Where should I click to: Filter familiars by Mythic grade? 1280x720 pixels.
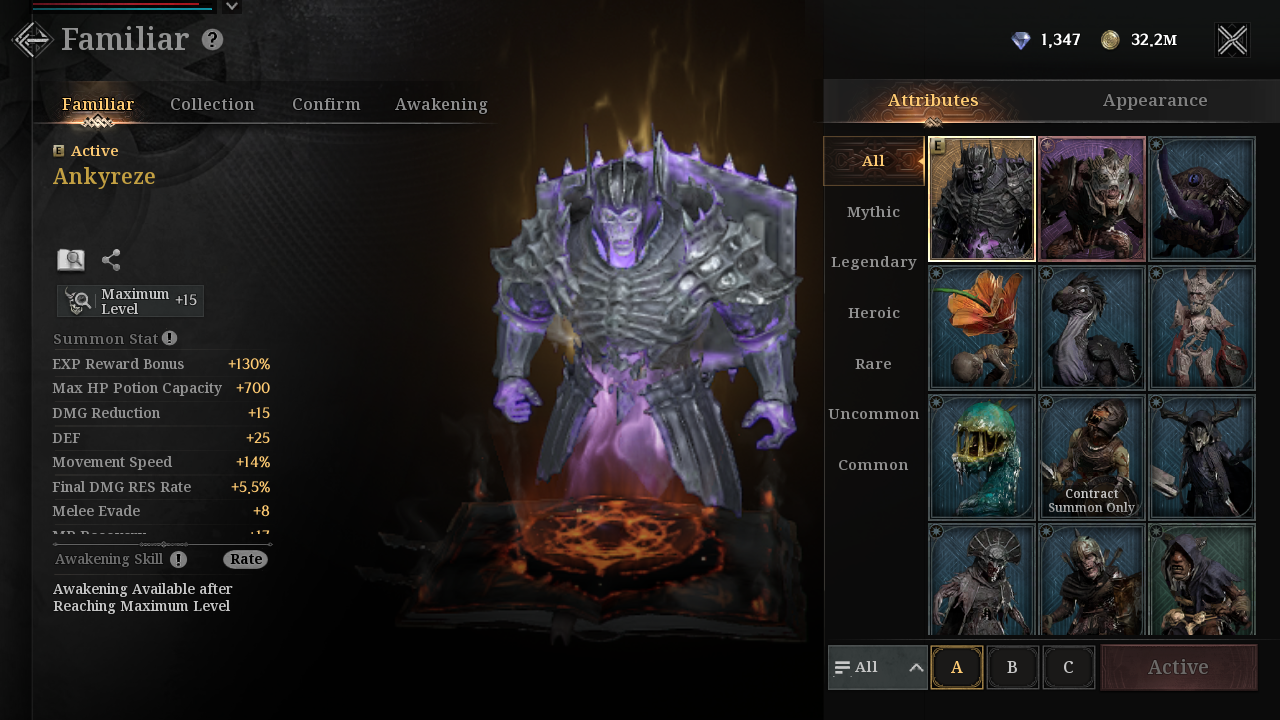873,212
